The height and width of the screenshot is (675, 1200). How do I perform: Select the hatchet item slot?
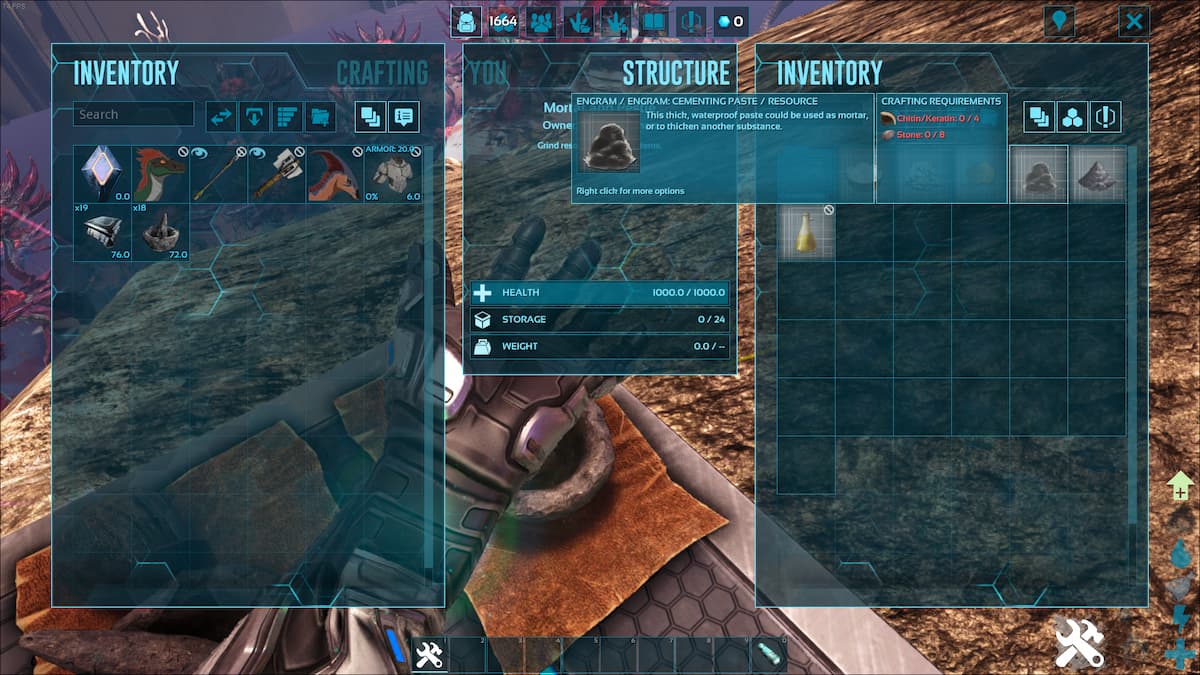277,174
